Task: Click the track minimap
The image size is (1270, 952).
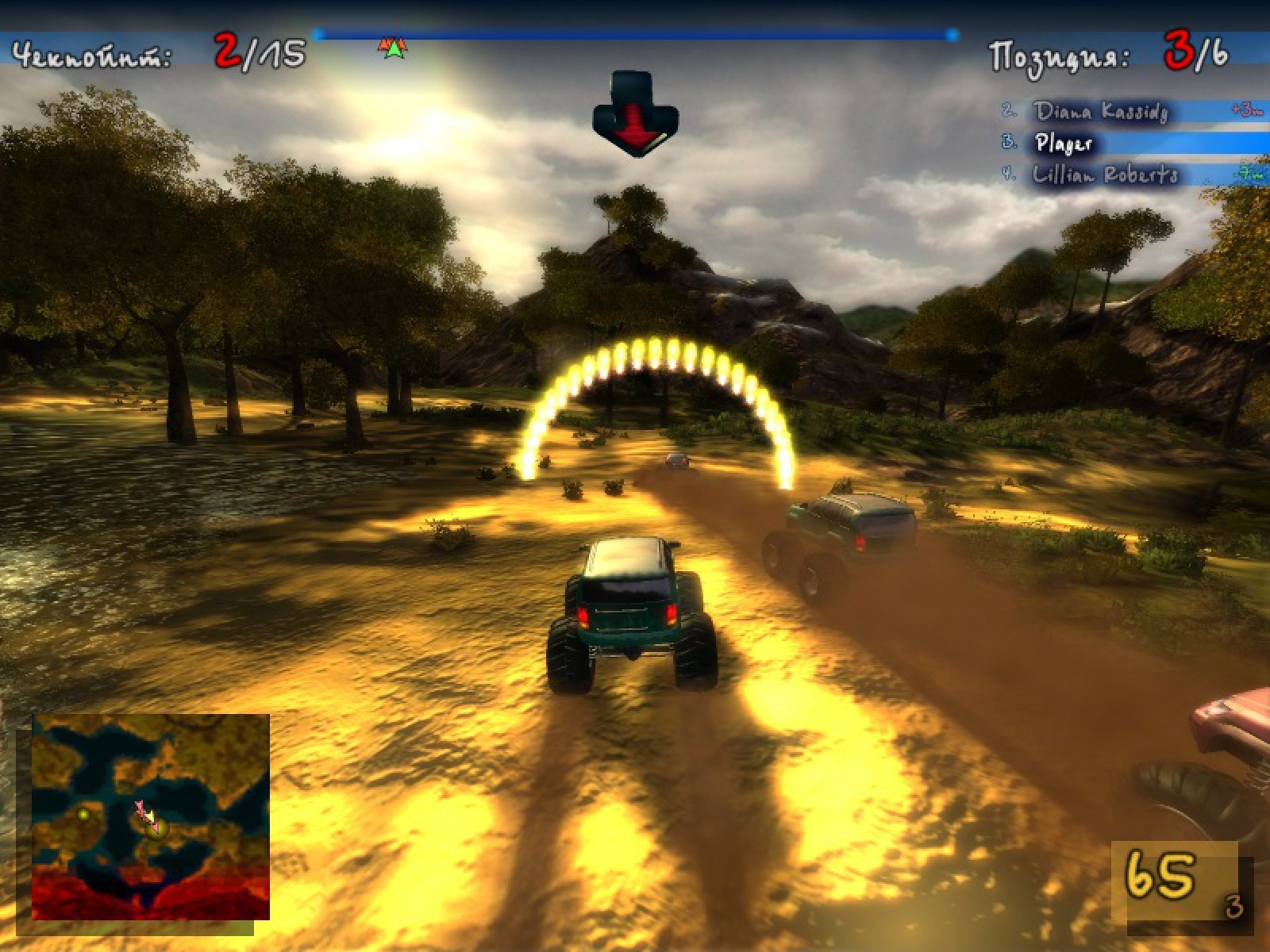Action: tap(151, 817)
